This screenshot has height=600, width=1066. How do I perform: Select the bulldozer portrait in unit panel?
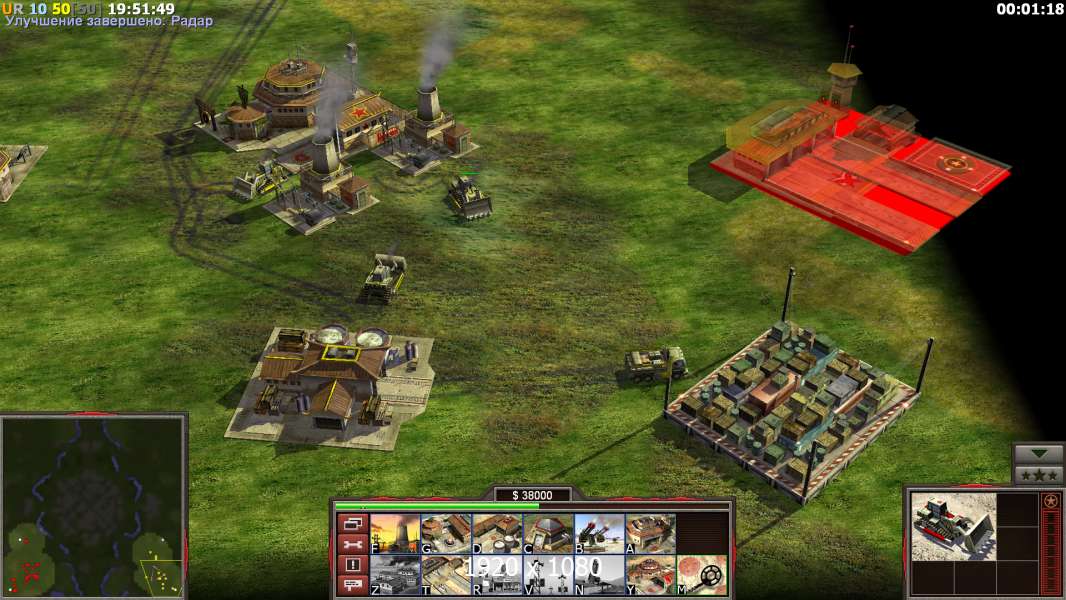[953, 527]
